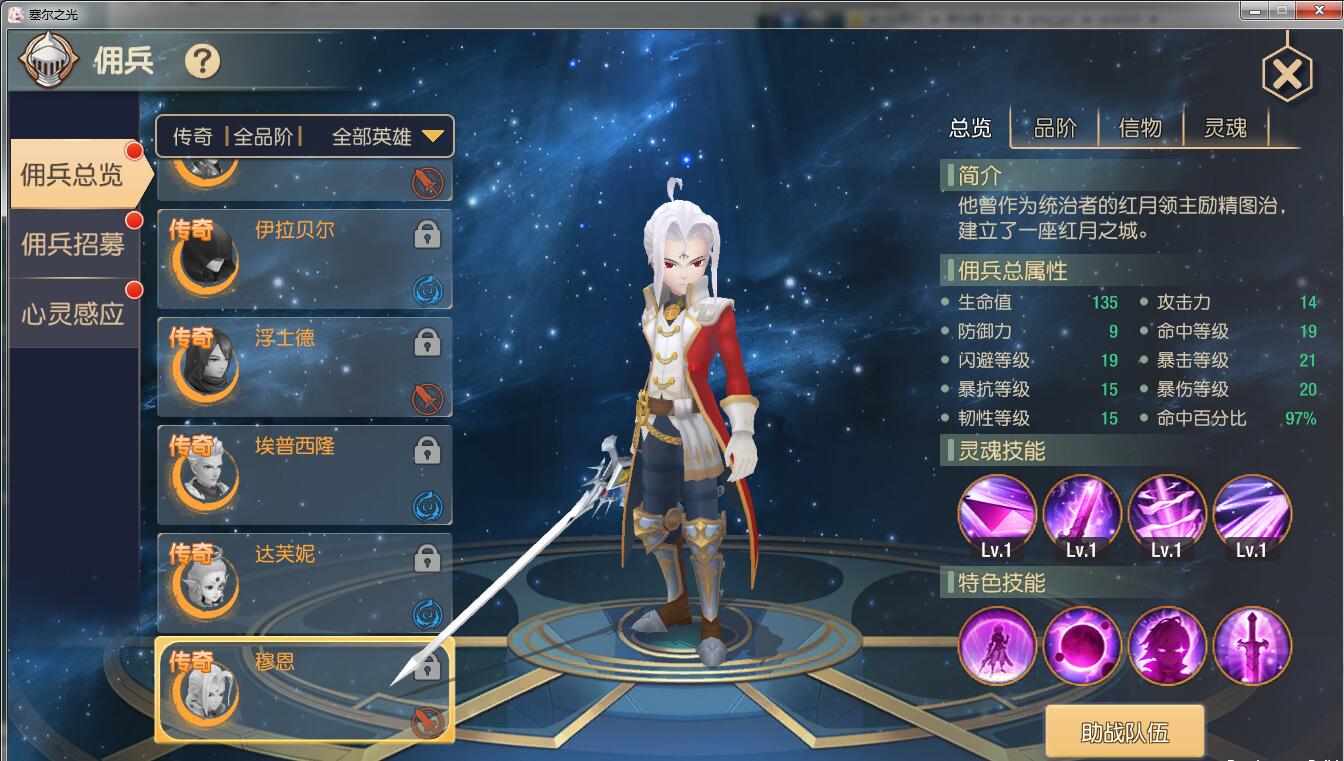Switch to the 品阶 tab
The height and width of the screenshot is (761, 1344).
coord(1055,128)
